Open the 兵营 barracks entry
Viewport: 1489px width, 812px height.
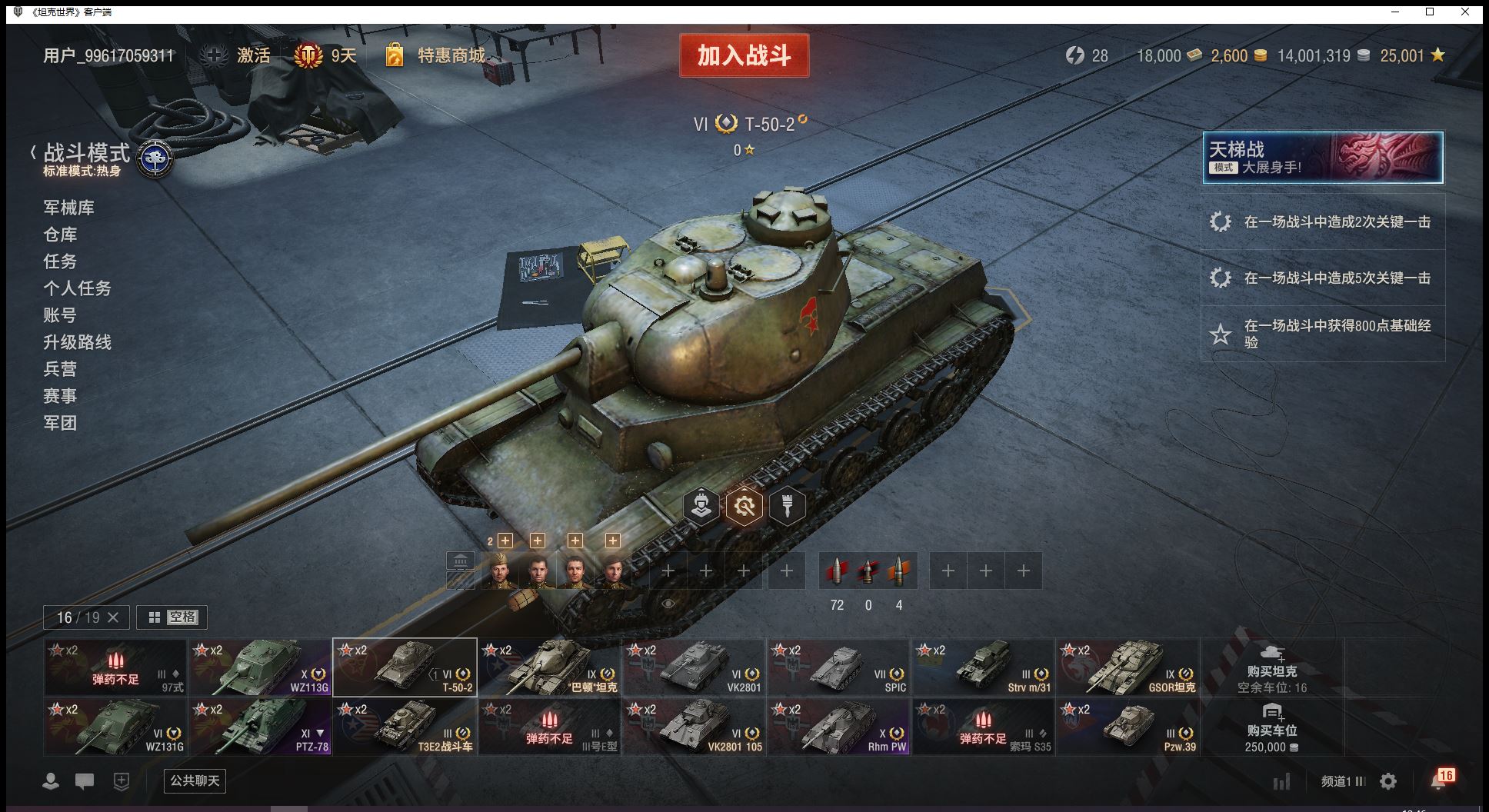pos(60,369)
